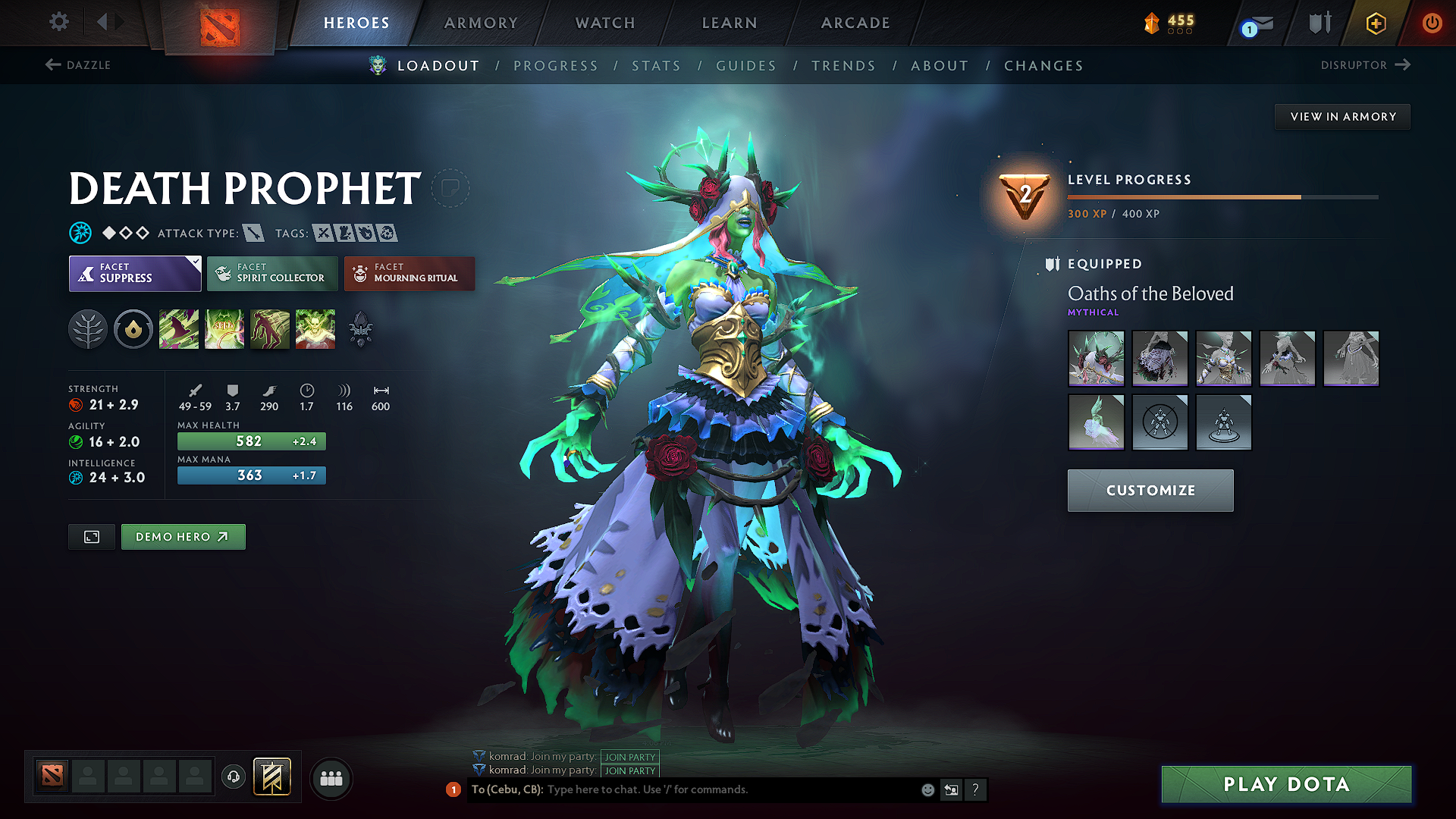Screen dimensions: 1456x819
Task: Open the seasonal banner icon near party slots
Action: click(271, 777)
